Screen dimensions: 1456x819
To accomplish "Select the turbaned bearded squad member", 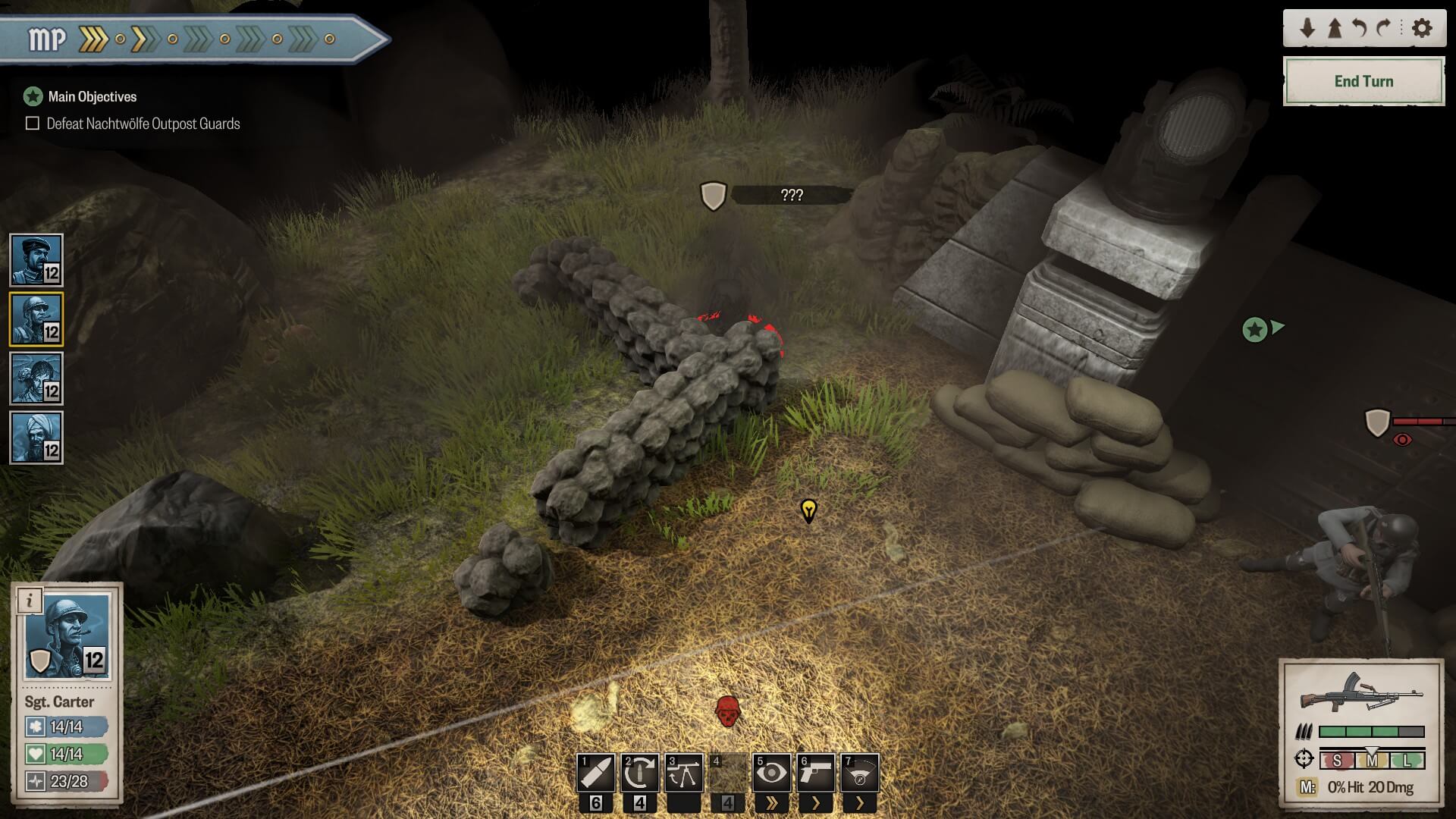I will 36,438.
